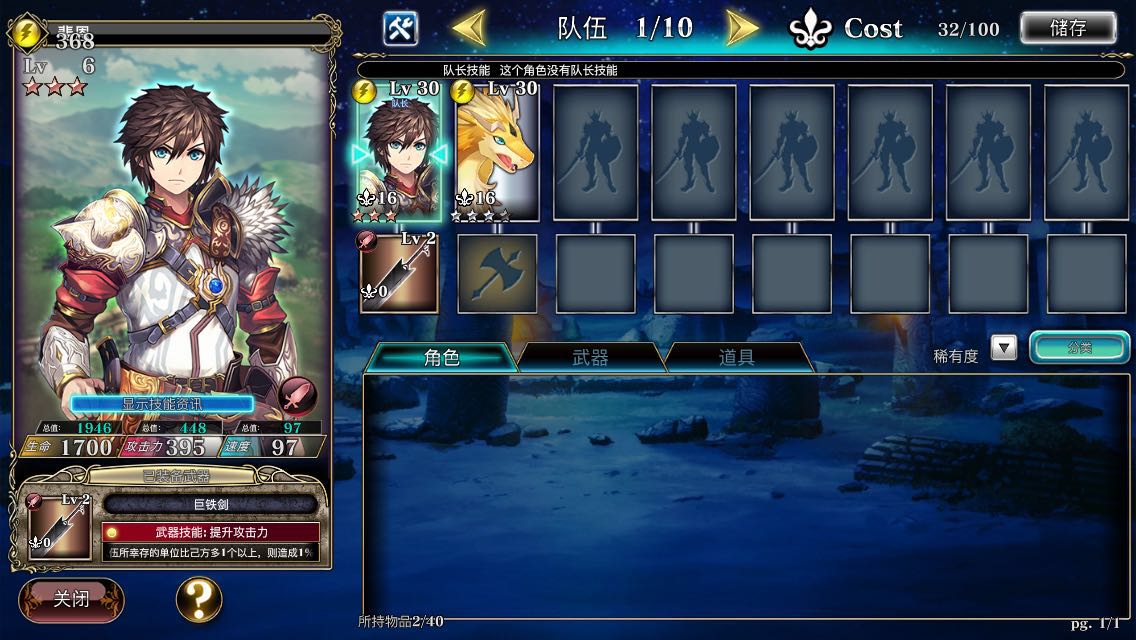Go to the next team with right arrow
This screenshot has height=640, width=1136.
pos(741,27)
